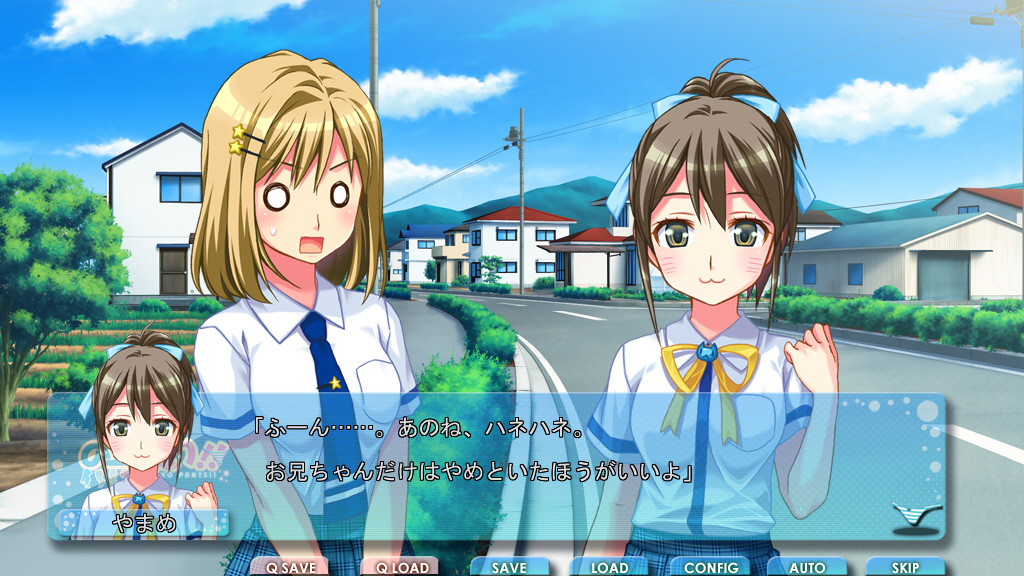Activate the SKIP button
Image resolution: width=1024 pixels, height=576 pixels.
pyautogui.click(x=905, y=567)
